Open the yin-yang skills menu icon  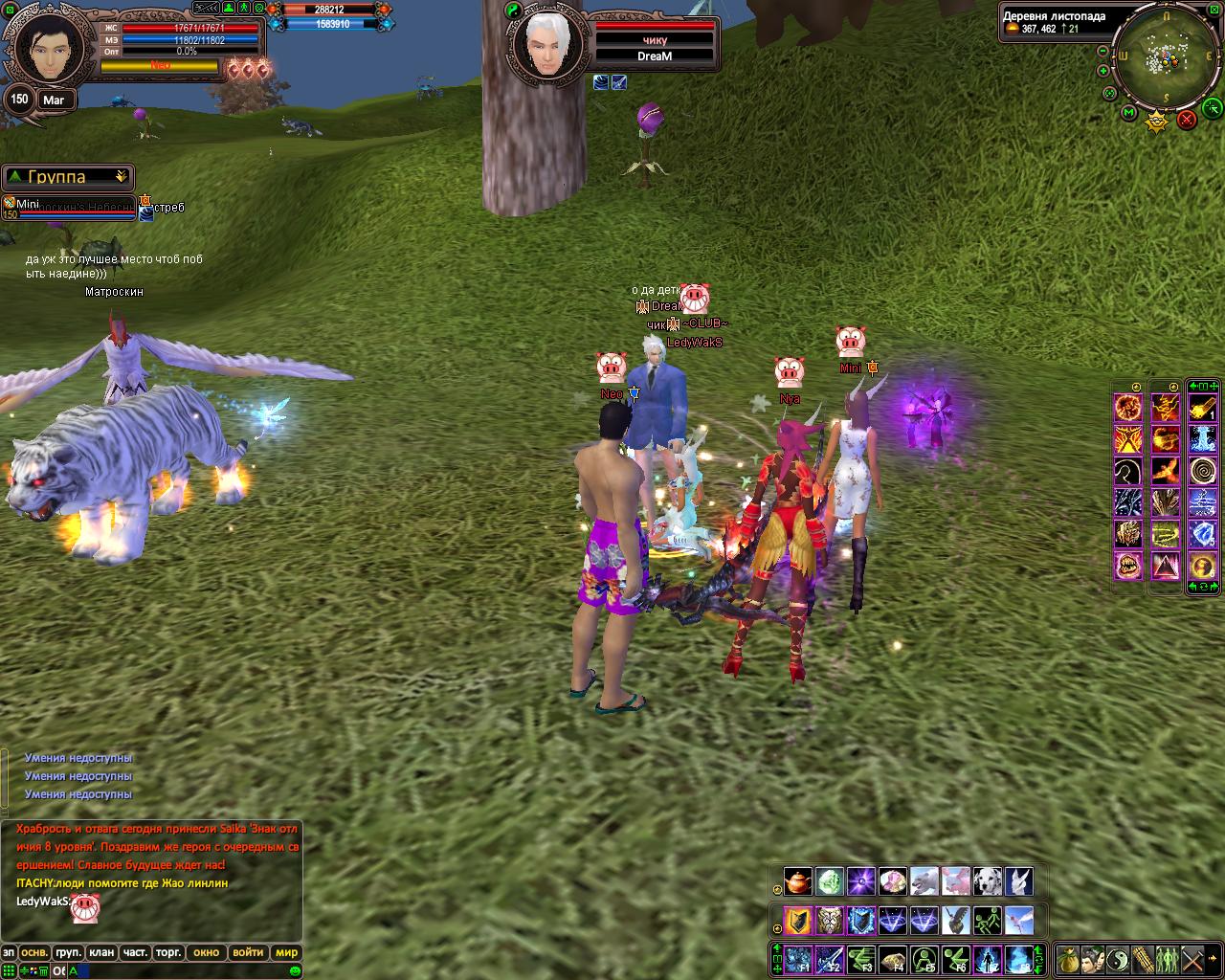pyautogui.click(x=1117, y=959)
